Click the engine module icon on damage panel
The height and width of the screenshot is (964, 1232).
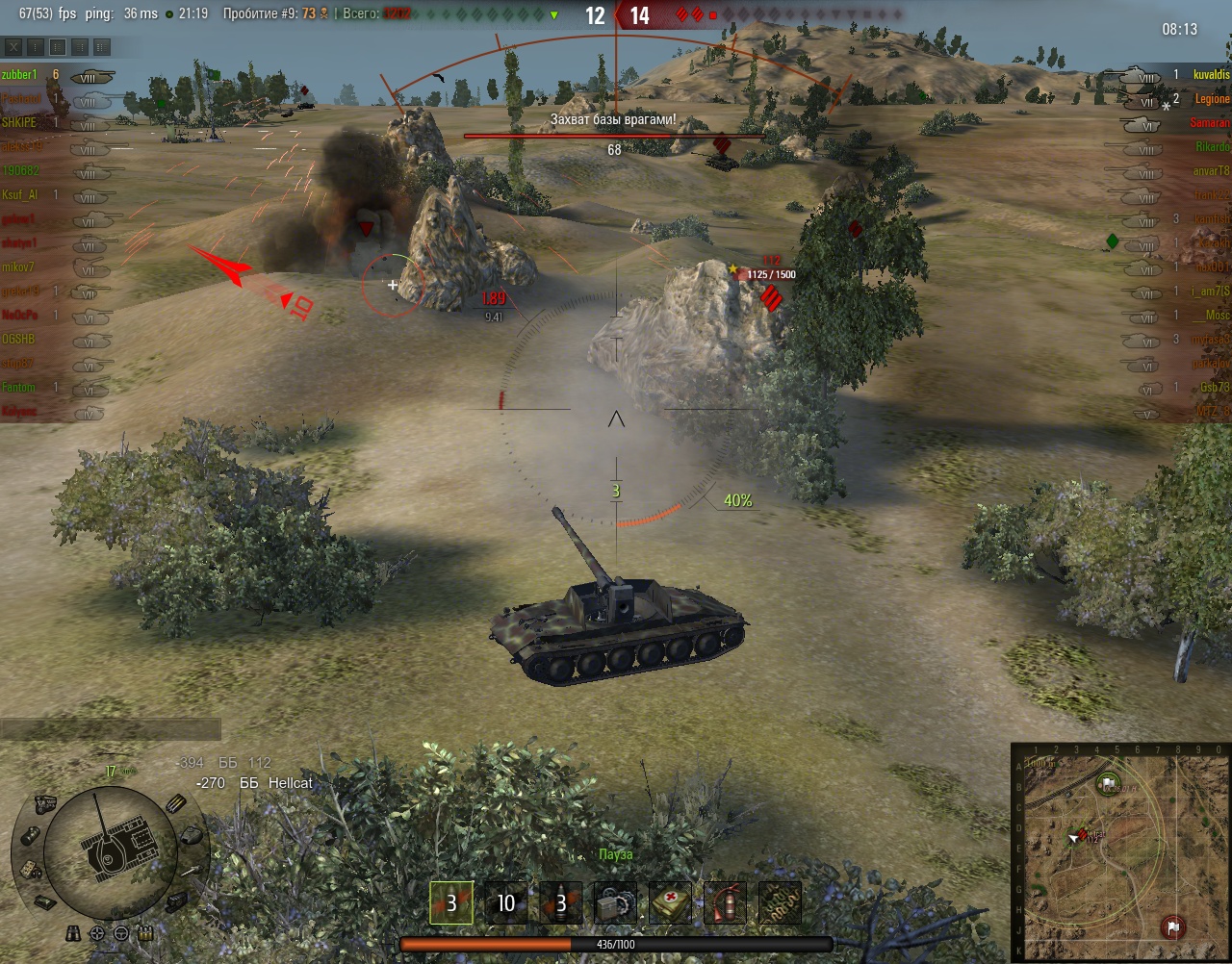point(43,803)
